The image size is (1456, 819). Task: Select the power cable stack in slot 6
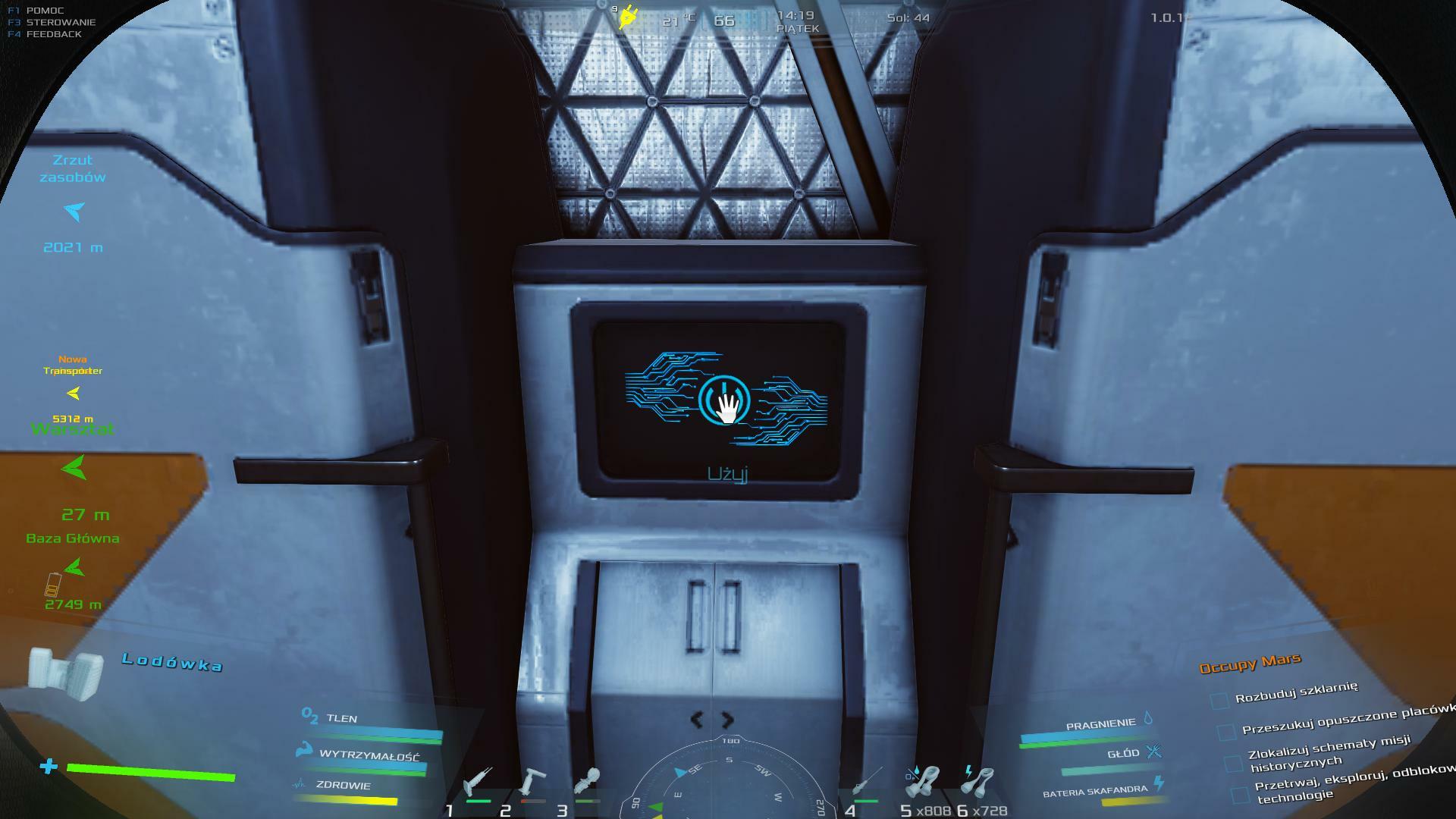pos(978,781)
